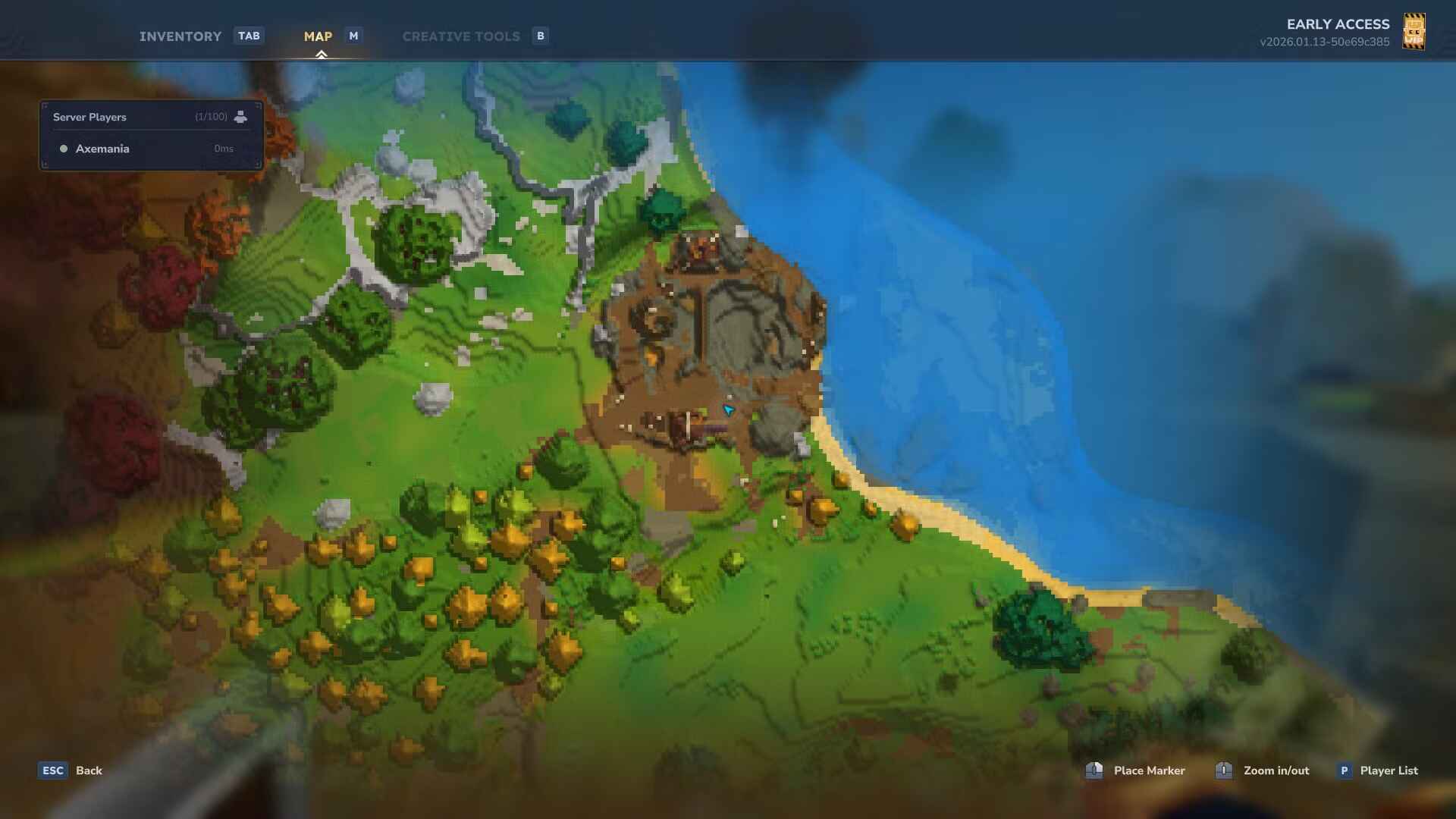
Task: Click the B key badge beside CREATIVE TOOLS
Action: pyautogui.click(x=540, y=36)
